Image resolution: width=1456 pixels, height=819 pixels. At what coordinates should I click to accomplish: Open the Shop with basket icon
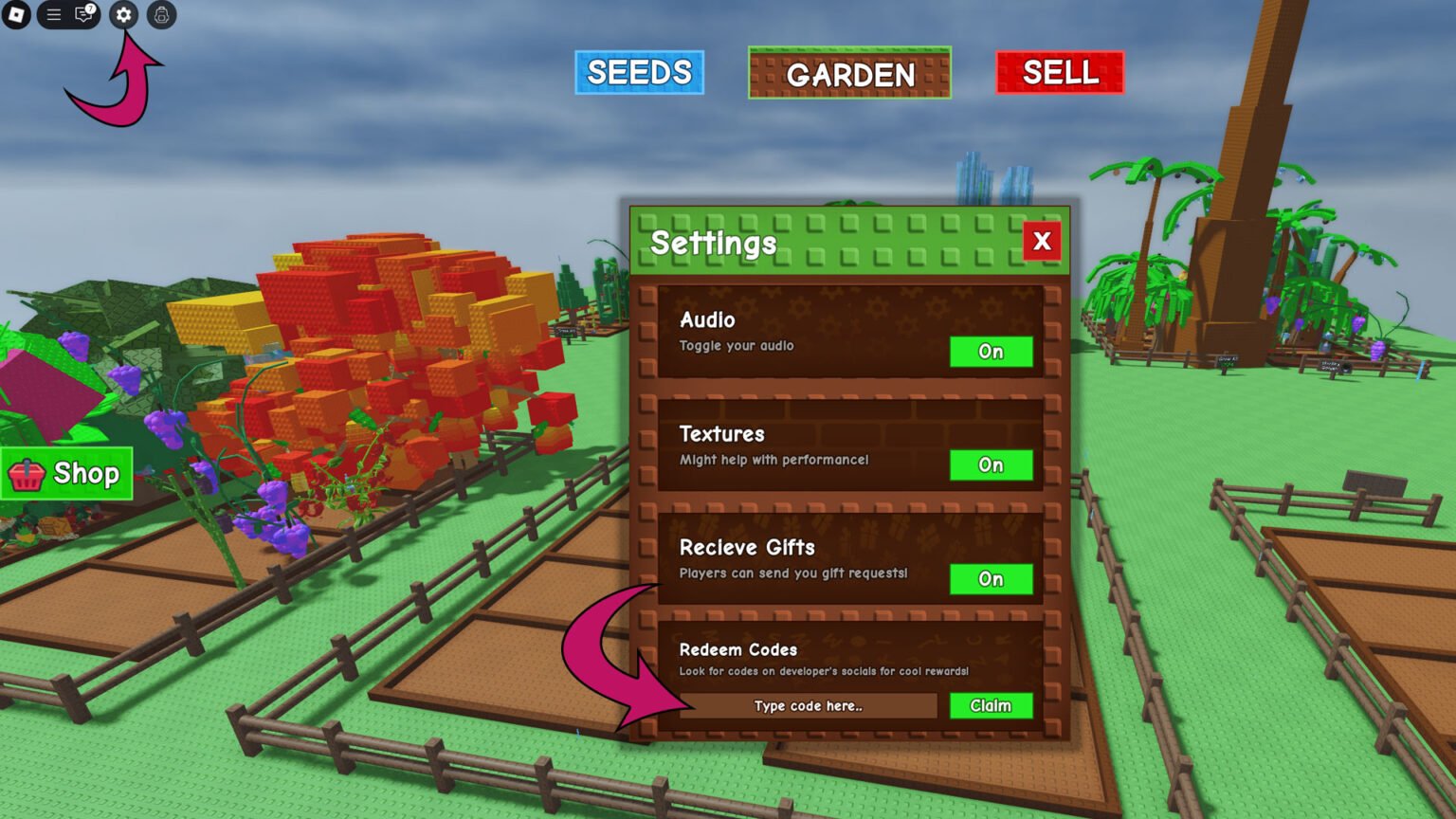(x=66, y=474)
